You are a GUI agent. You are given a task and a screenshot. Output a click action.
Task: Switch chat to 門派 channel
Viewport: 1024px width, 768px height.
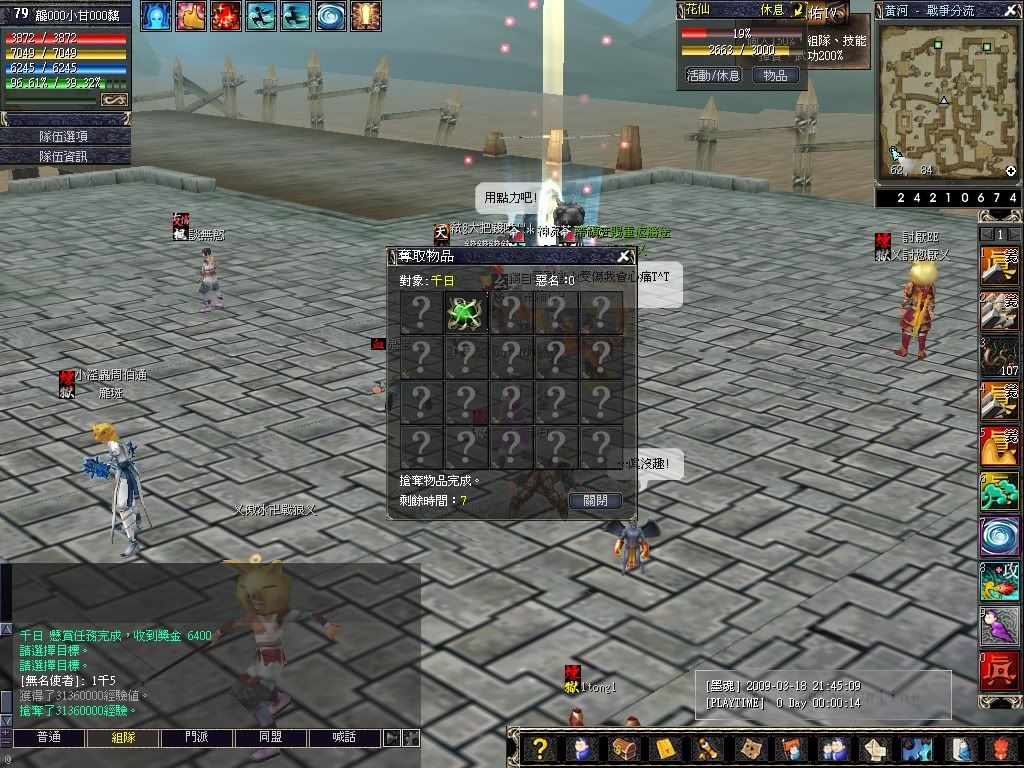click(x=197, y=738)
